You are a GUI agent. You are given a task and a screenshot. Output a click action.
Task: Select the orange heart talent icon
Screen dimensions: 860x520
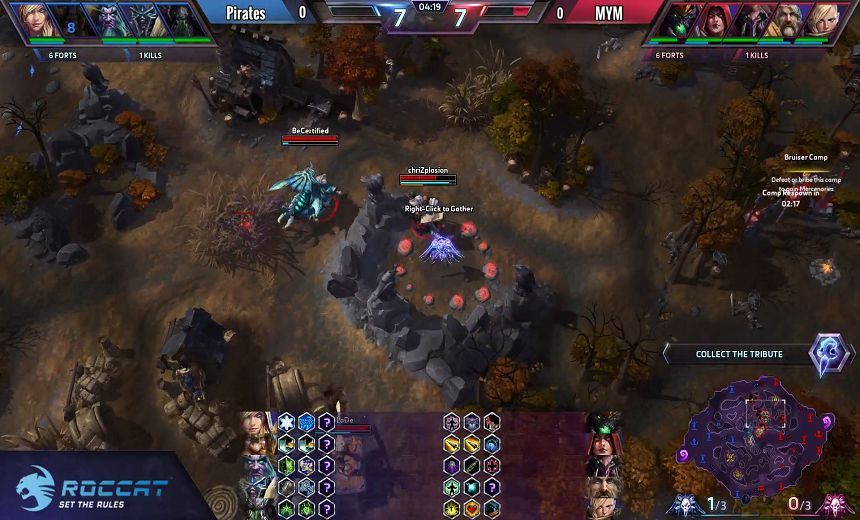coord(471,508)
